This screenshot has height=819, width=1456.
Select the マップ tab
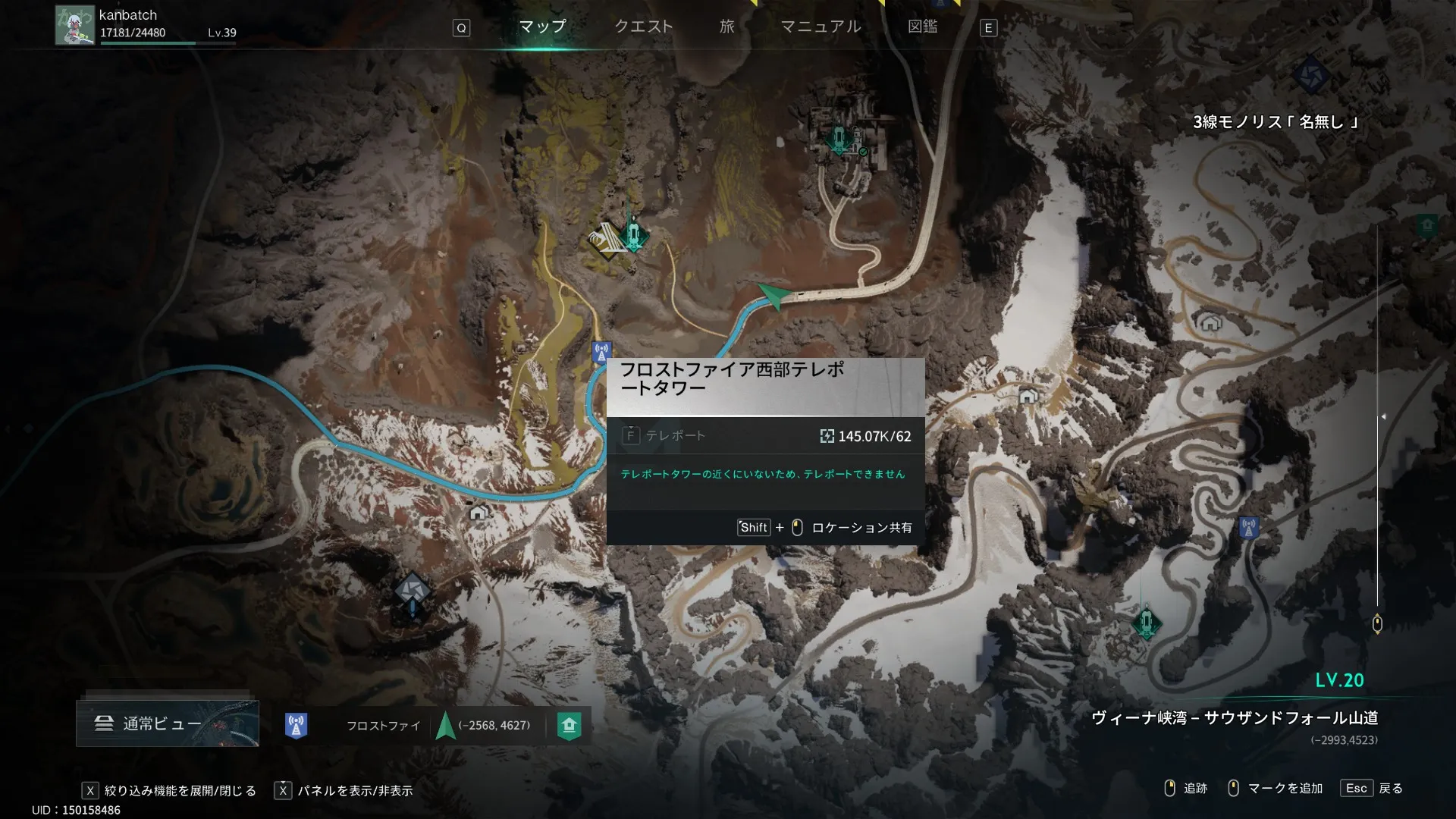coord(542,27)
